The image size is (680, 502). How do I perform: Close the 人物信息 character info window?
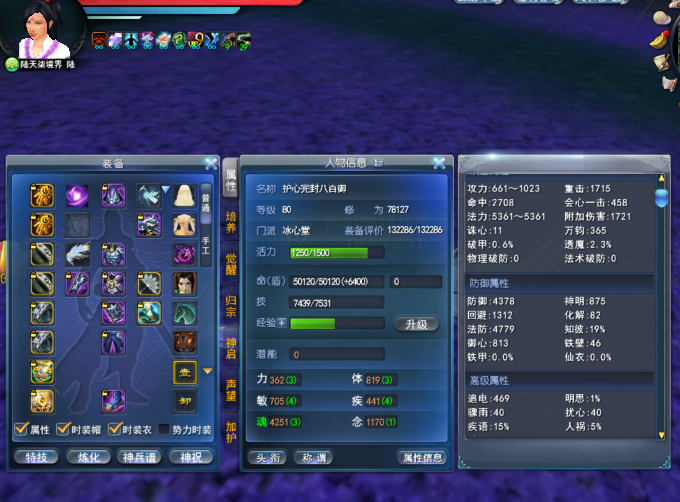pos(439,163)
